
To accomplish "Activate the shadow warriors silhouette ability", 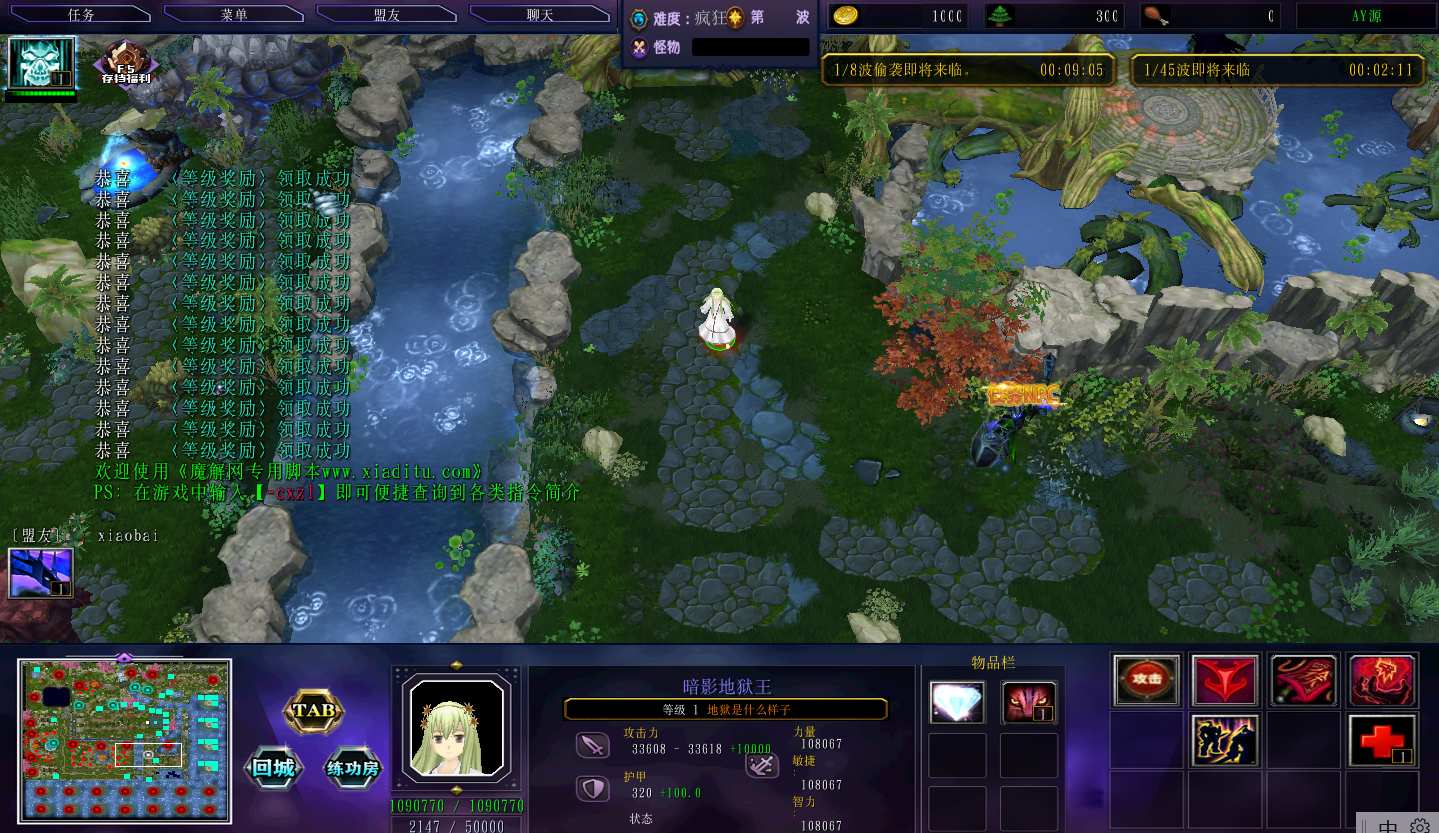I will point(1225,740).
